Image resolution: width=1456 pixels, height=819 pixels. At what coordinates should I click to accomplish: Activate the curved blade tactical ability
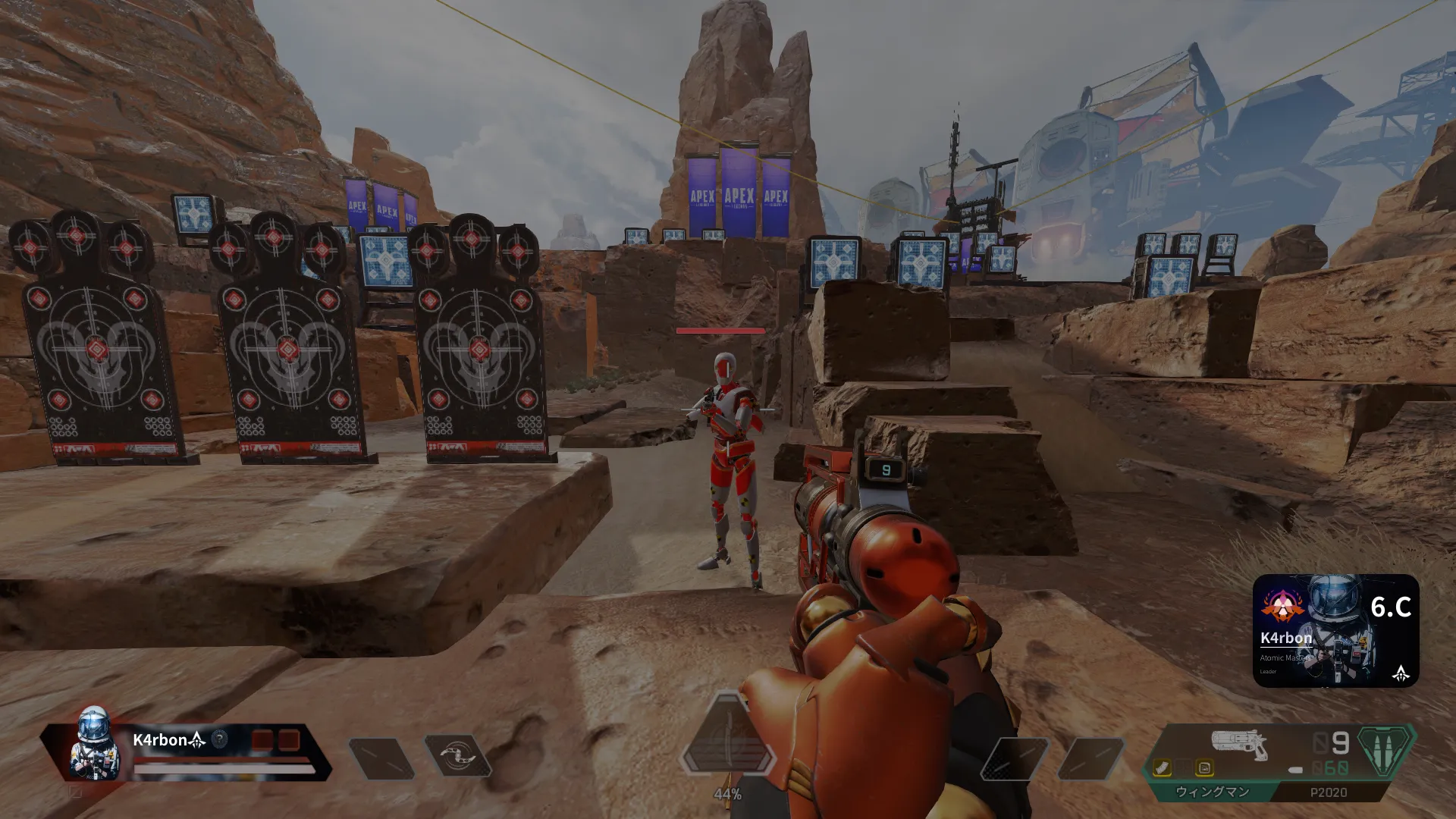pyautogui.click(x=457, y=755)
